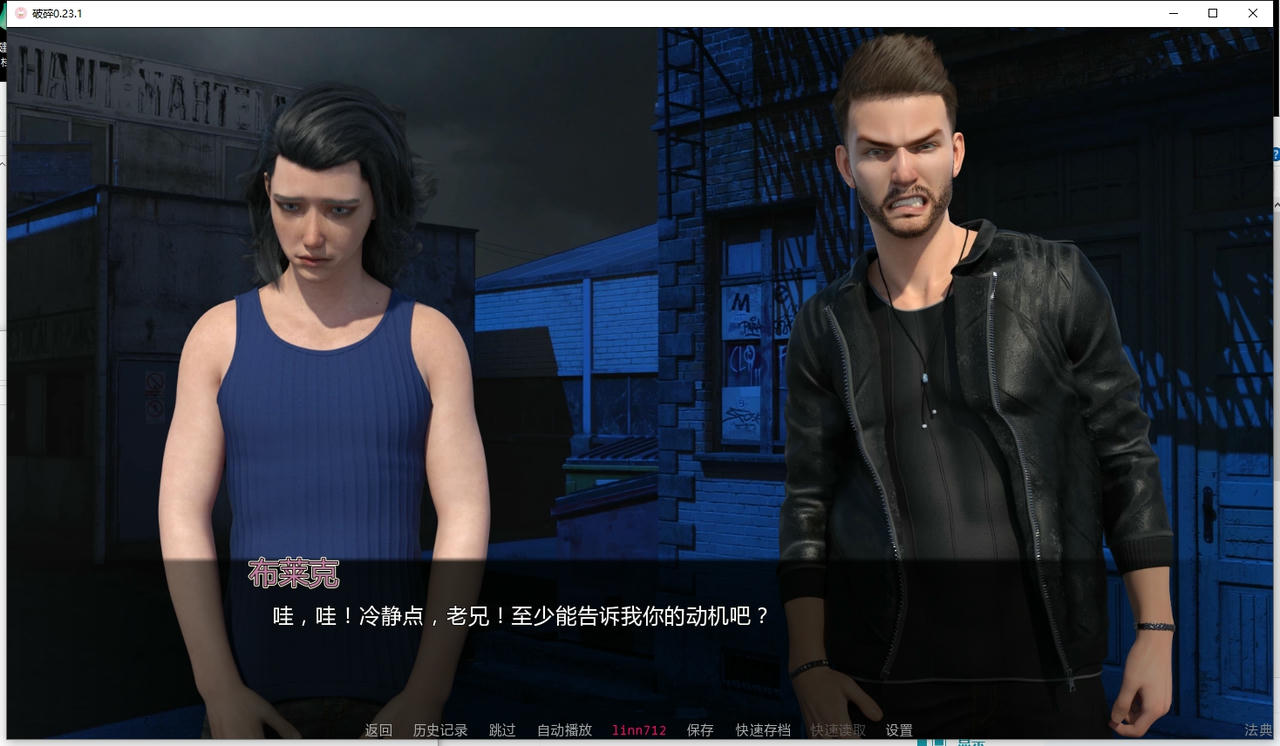Click the maximize button on the title bar
Screen dimensions: 1280x746
point(1212,13)
